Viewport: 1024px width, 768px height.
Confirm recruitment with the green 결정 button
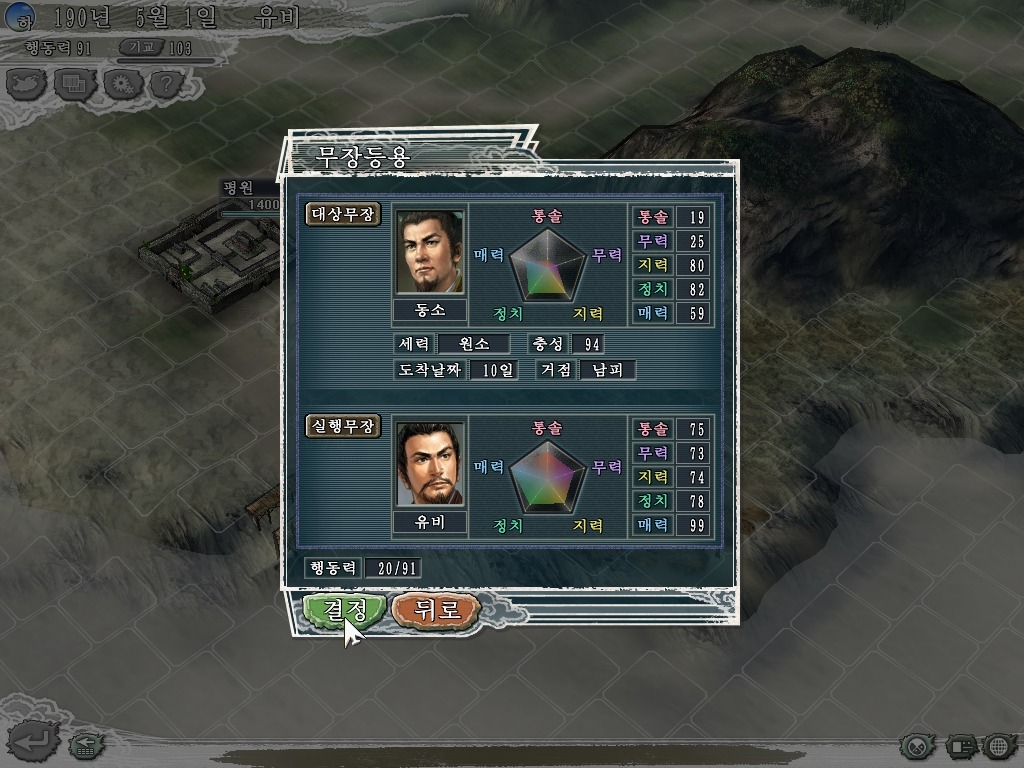point(343,609)
